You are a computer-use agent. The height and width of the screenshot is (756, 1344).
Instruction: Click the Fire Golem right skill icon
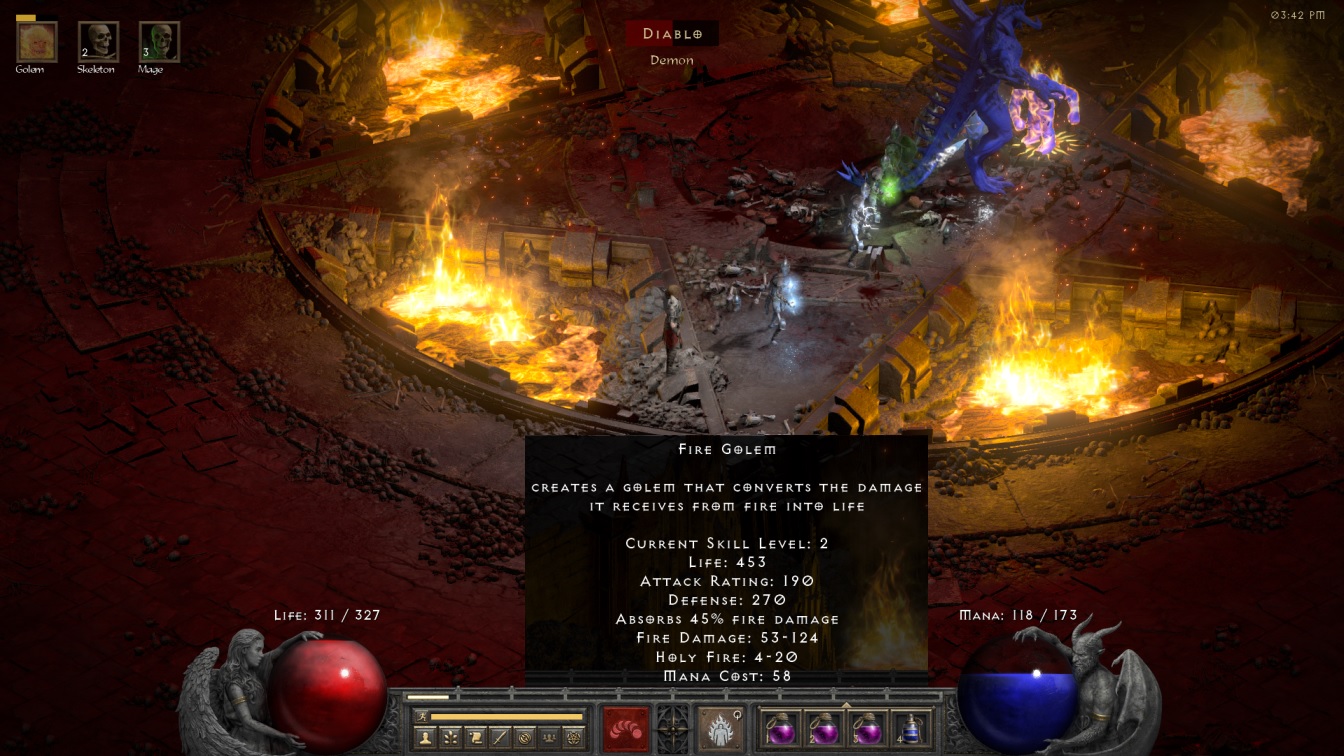(x=720, y=728)
